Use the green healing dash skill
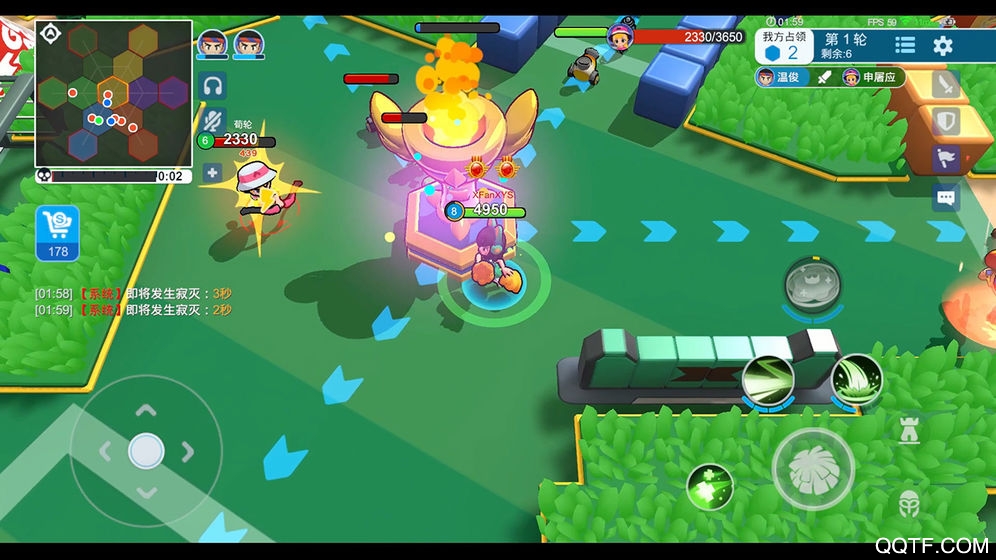This screenshot has width=996, height=560. point(710,487)
